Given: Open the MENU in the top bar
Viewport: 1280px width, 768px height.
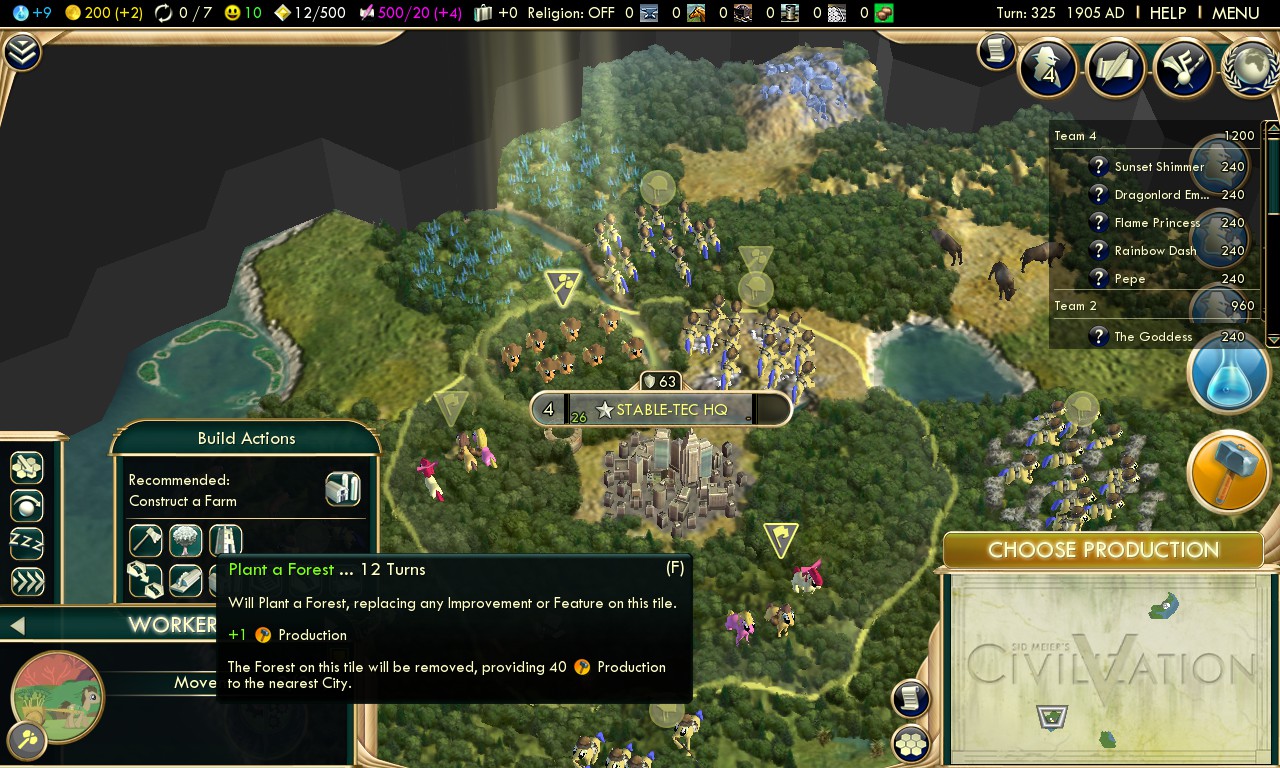Looking at the screenshot, I should click(x=1235, y=13).
